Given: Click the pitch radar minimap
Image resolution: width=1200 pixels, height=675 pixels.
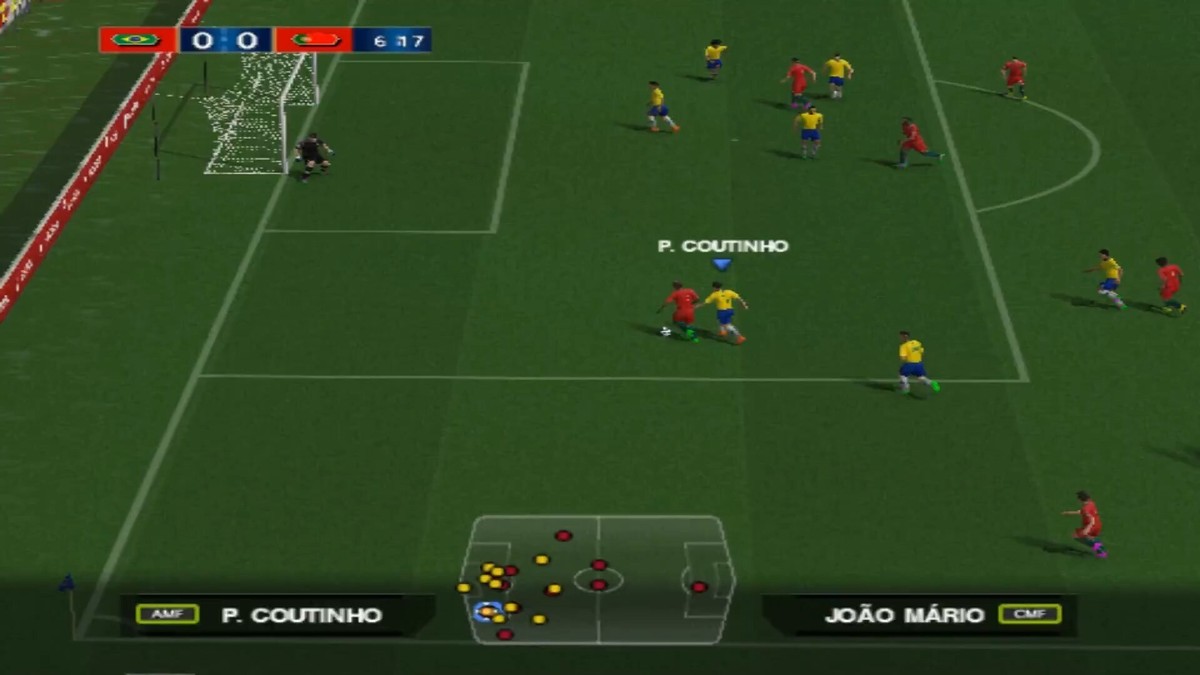Looking at the screenshot, I should tap(598, 579).
